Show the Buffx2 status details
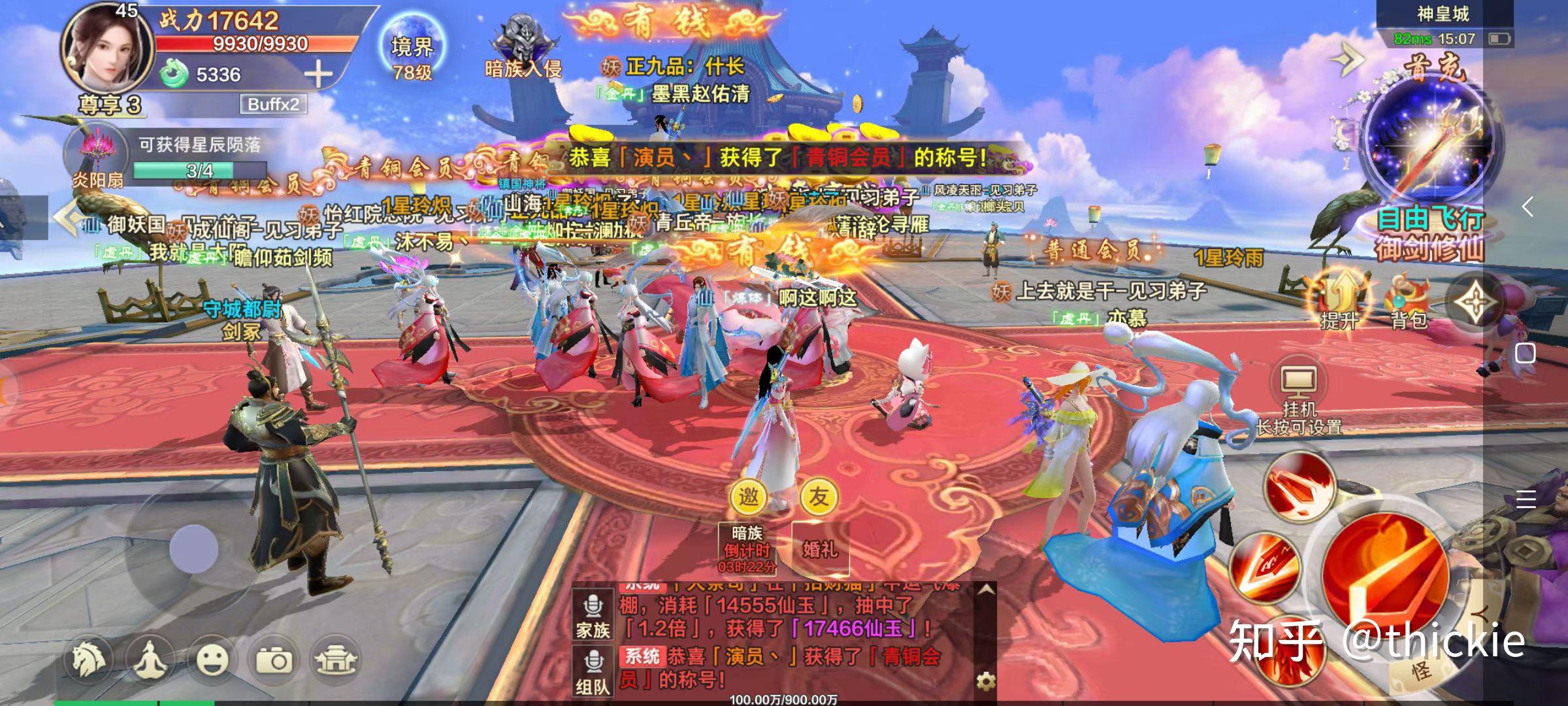Viewport: 1568px width, 706px height. [x=273, y=105]
